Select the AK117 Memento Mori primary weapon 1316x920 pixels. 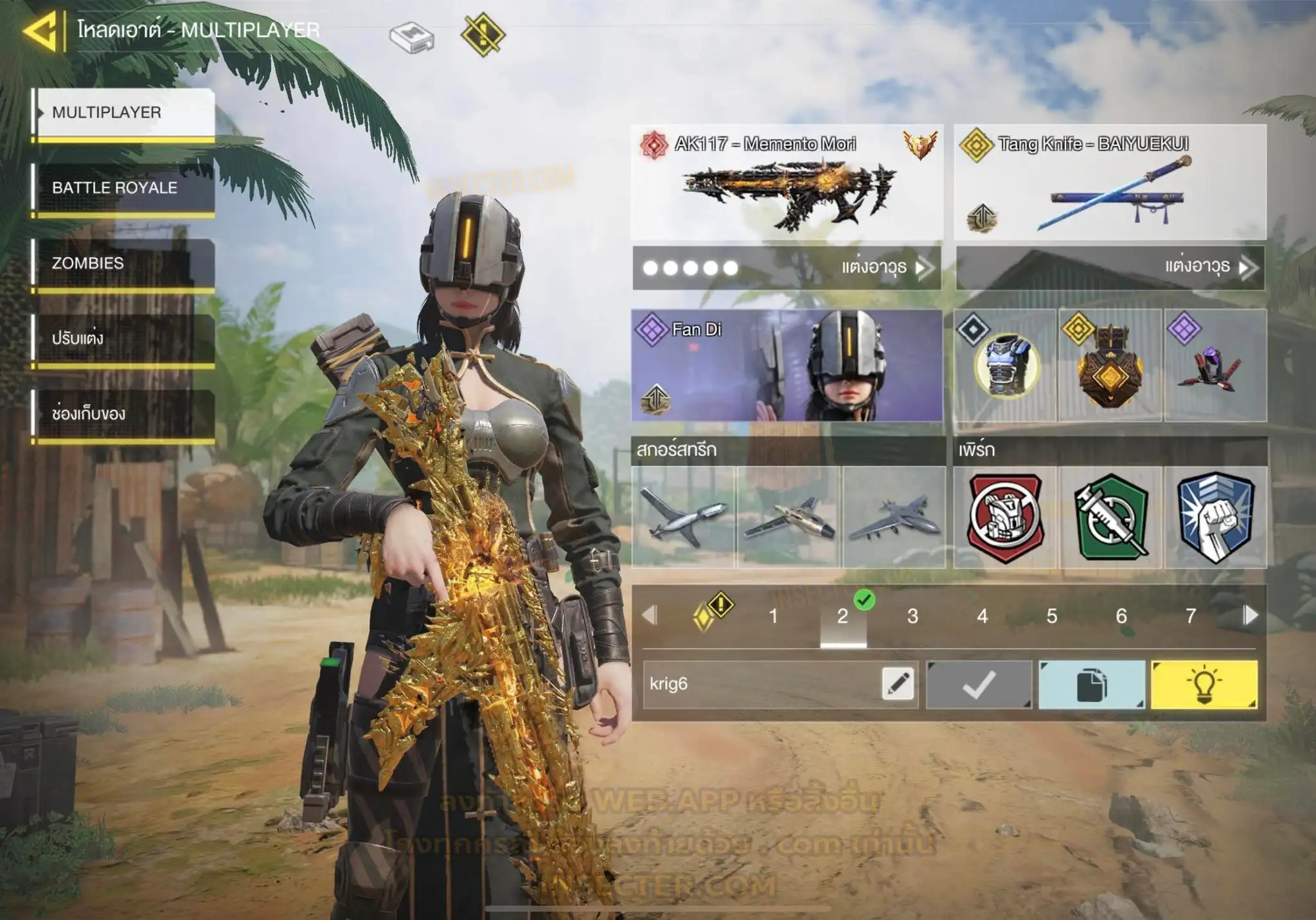787,182
